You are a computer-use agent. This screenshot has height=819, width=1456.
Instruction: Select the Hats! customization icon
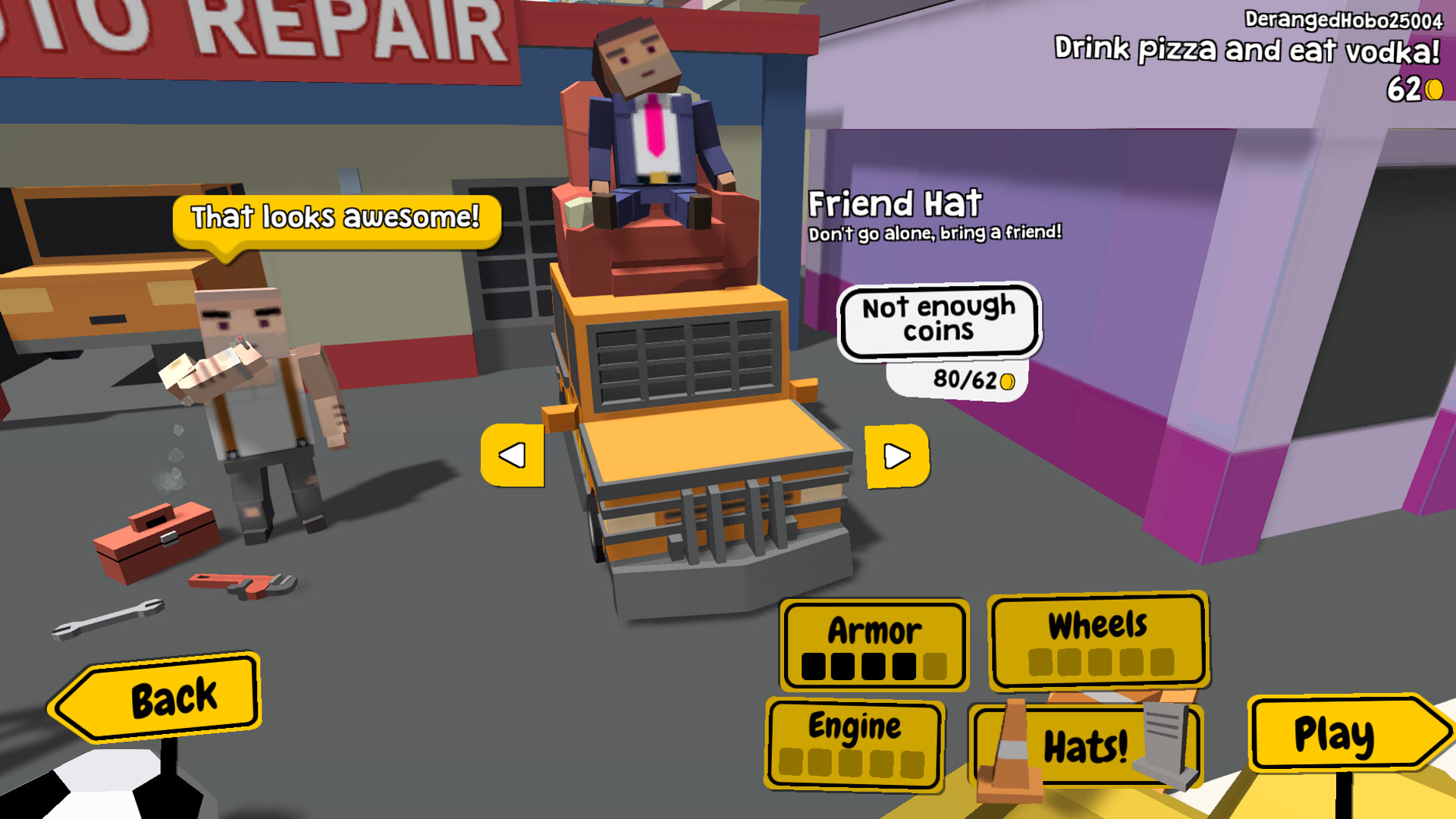coord(1084,746)
